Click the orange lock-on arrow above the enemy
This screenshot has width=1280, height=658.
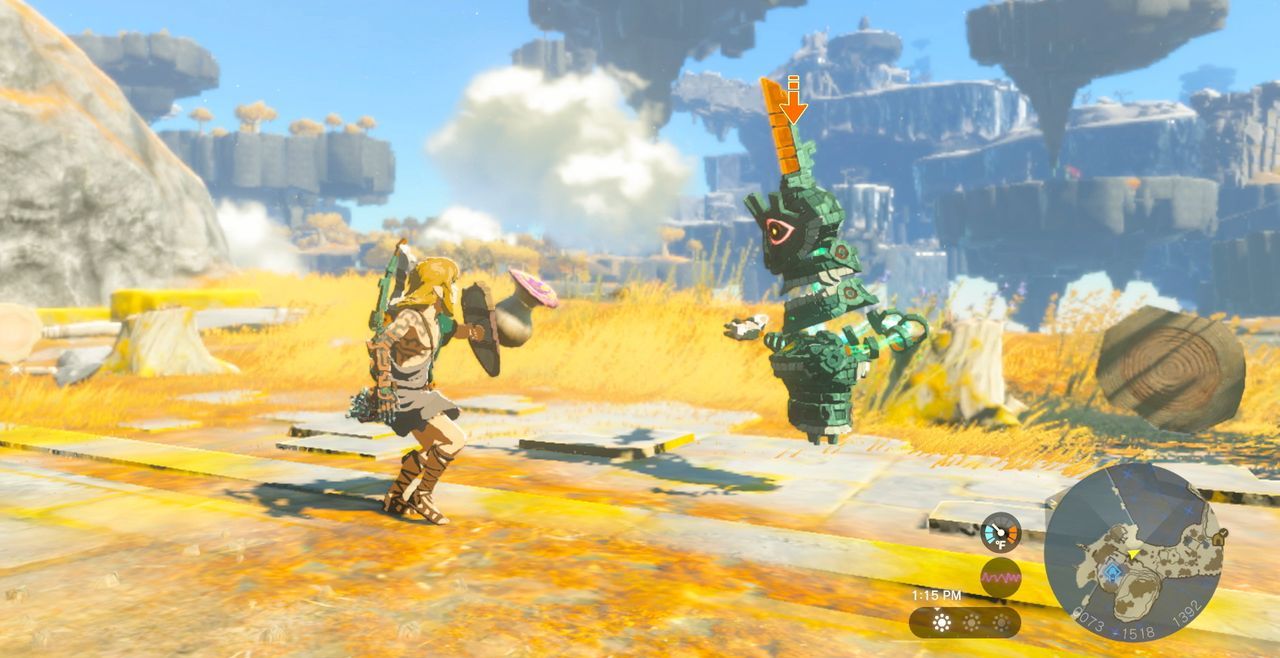click(793, 103)
